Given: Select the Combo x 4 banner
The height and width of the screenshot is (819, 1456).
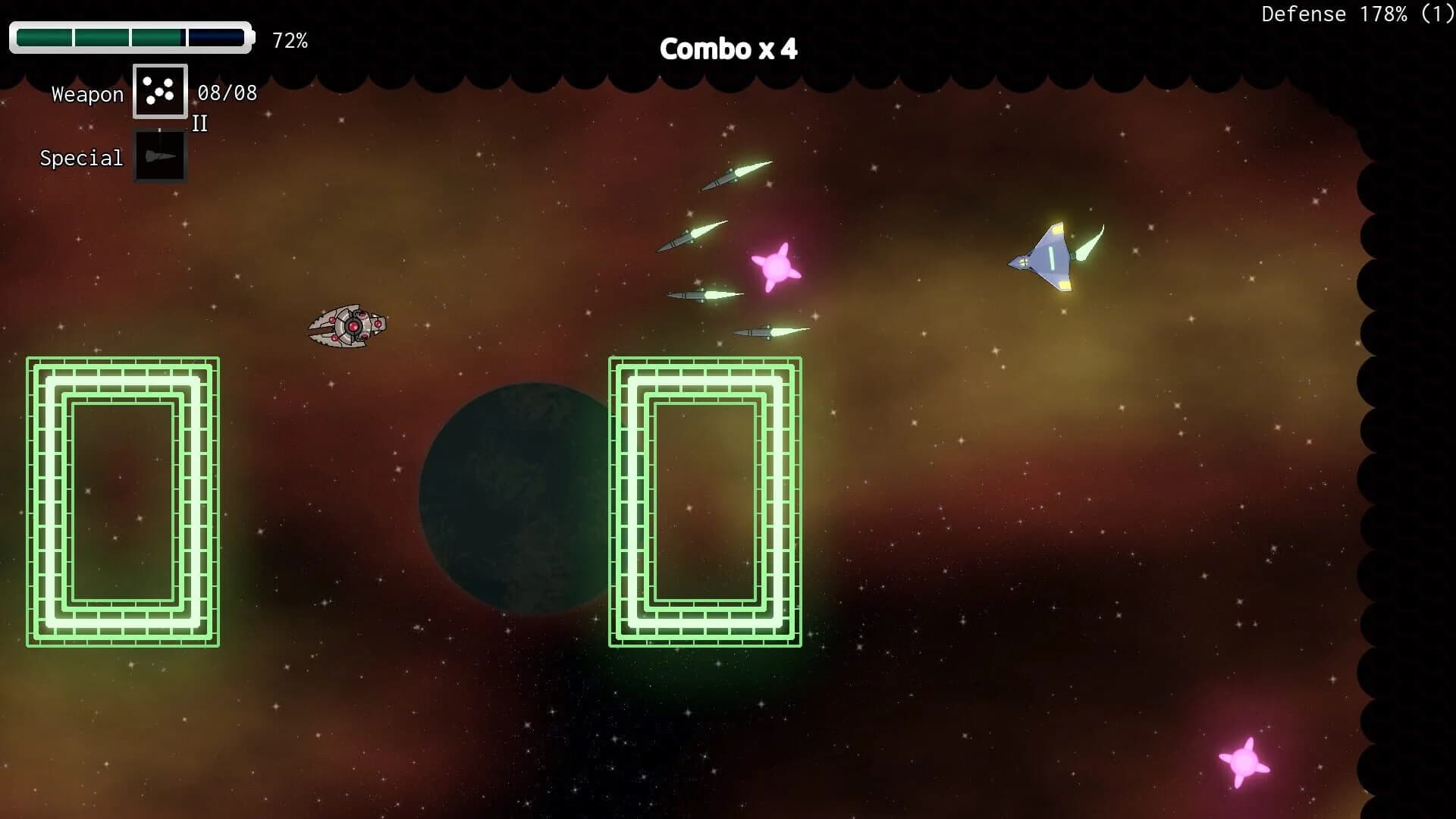Looking at the screenshot, I should [730, 49].
